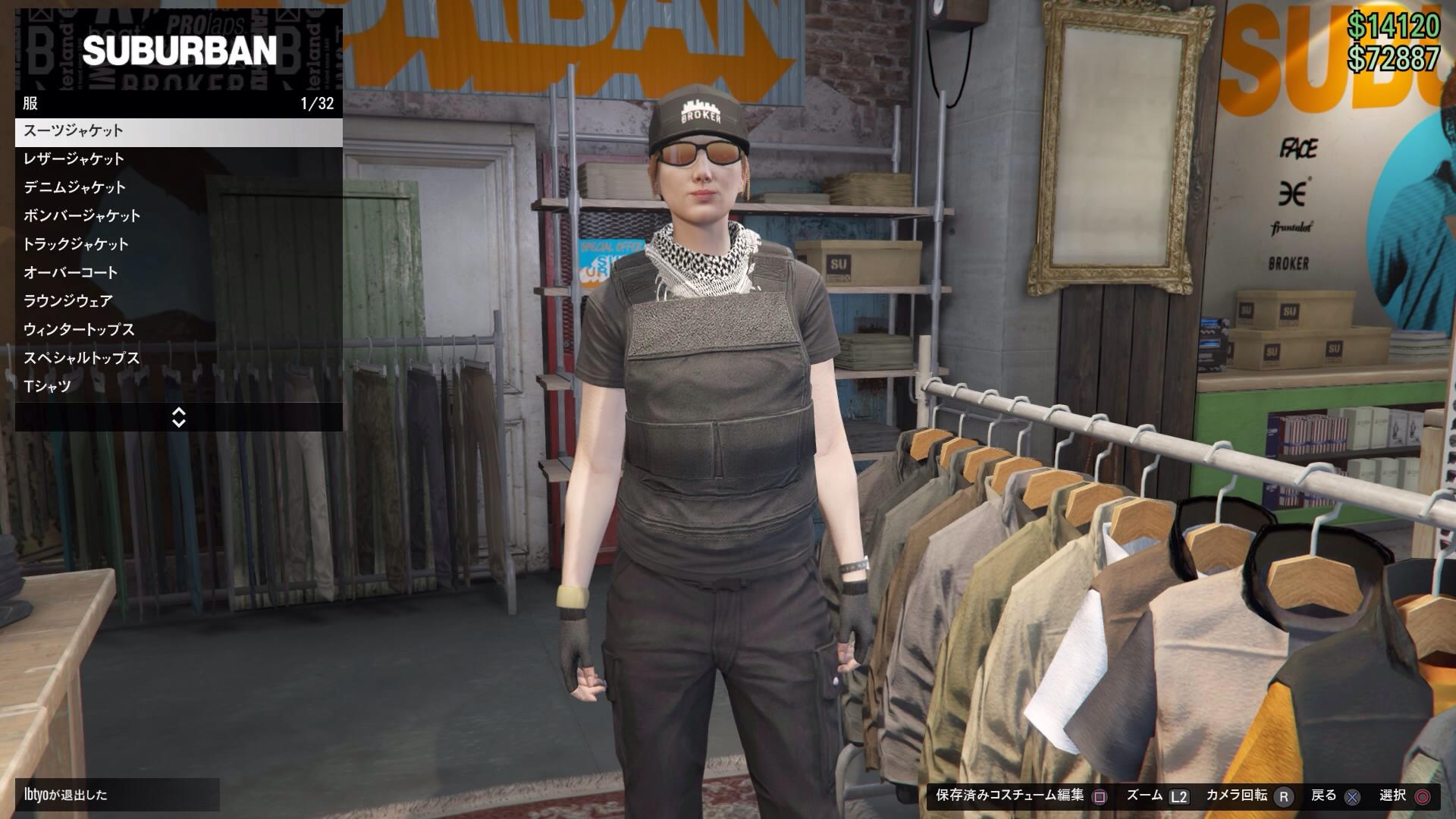Open the オーバーコート category
1456x819 pixels.
tap(178, 272)
